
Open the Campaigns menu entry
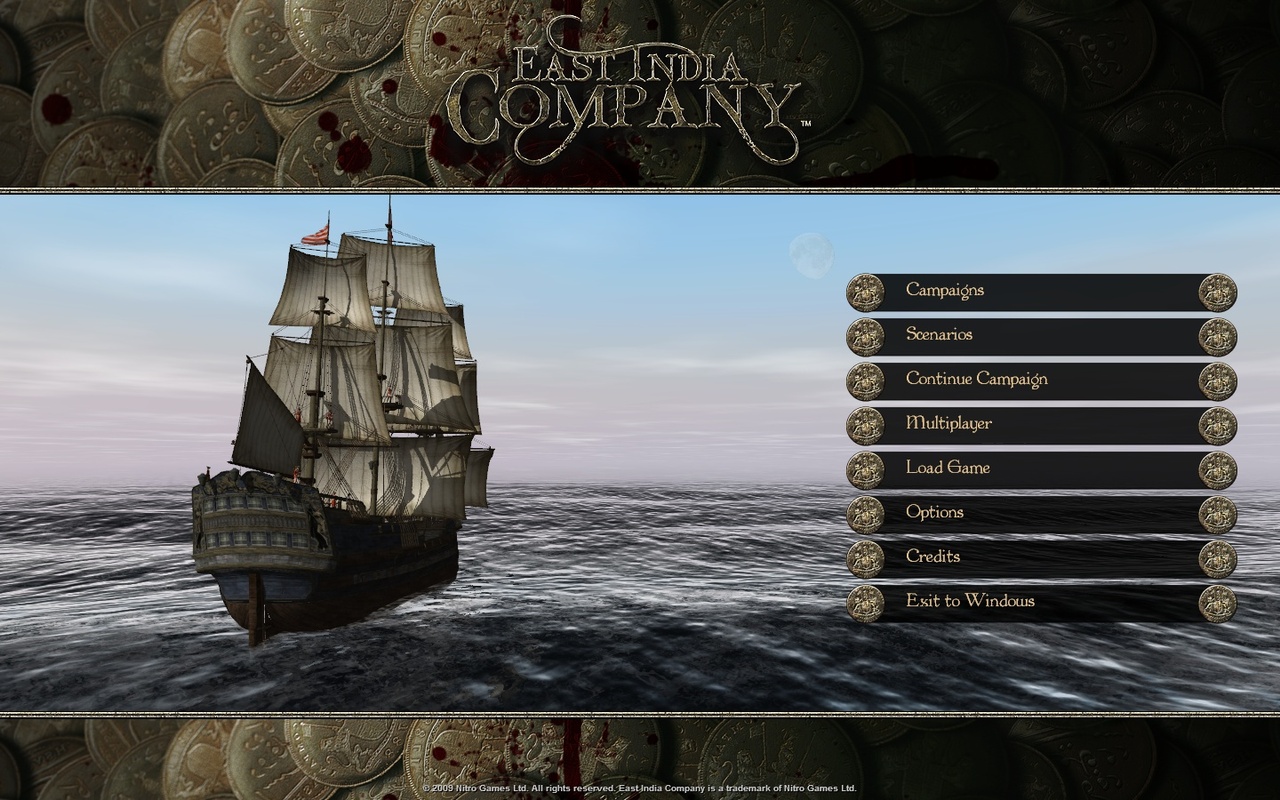pos(943,290)
